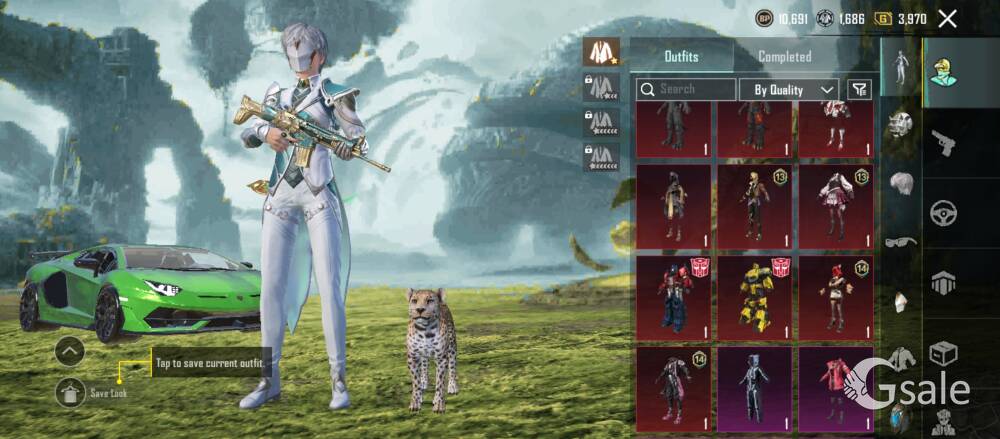Select the full-body outfit subcategory
The image size is (1000, 439).
pos(901,65)
